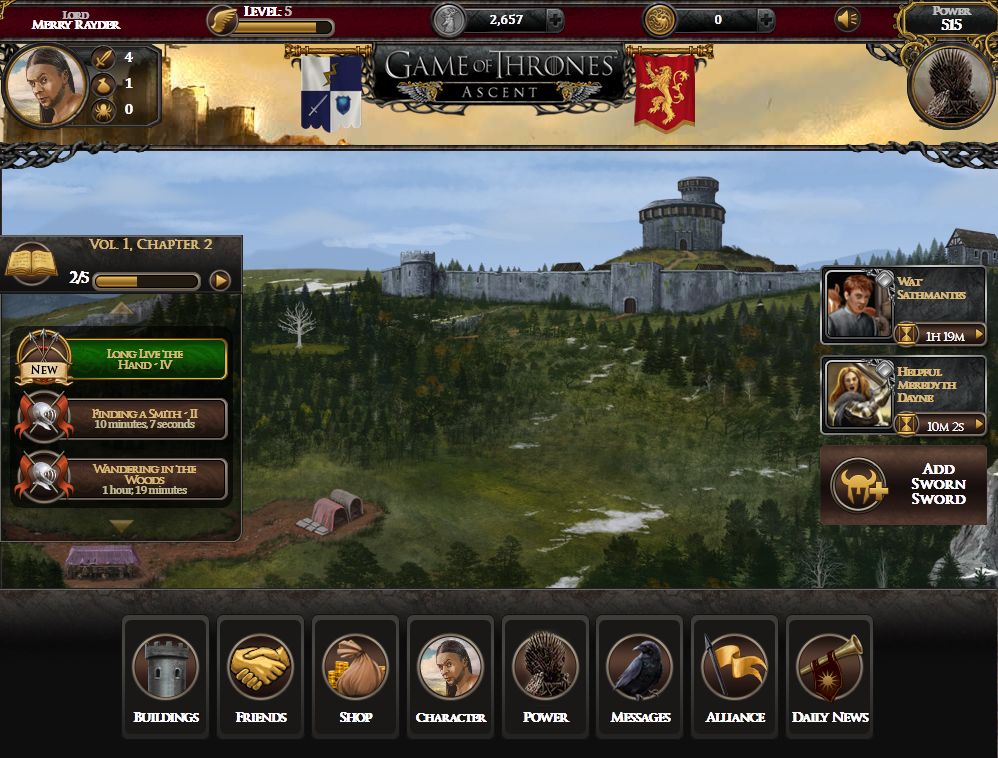998x758 pixels.
Task: Toggle sound with the speaker icon
Action: [x=847, y=19]
